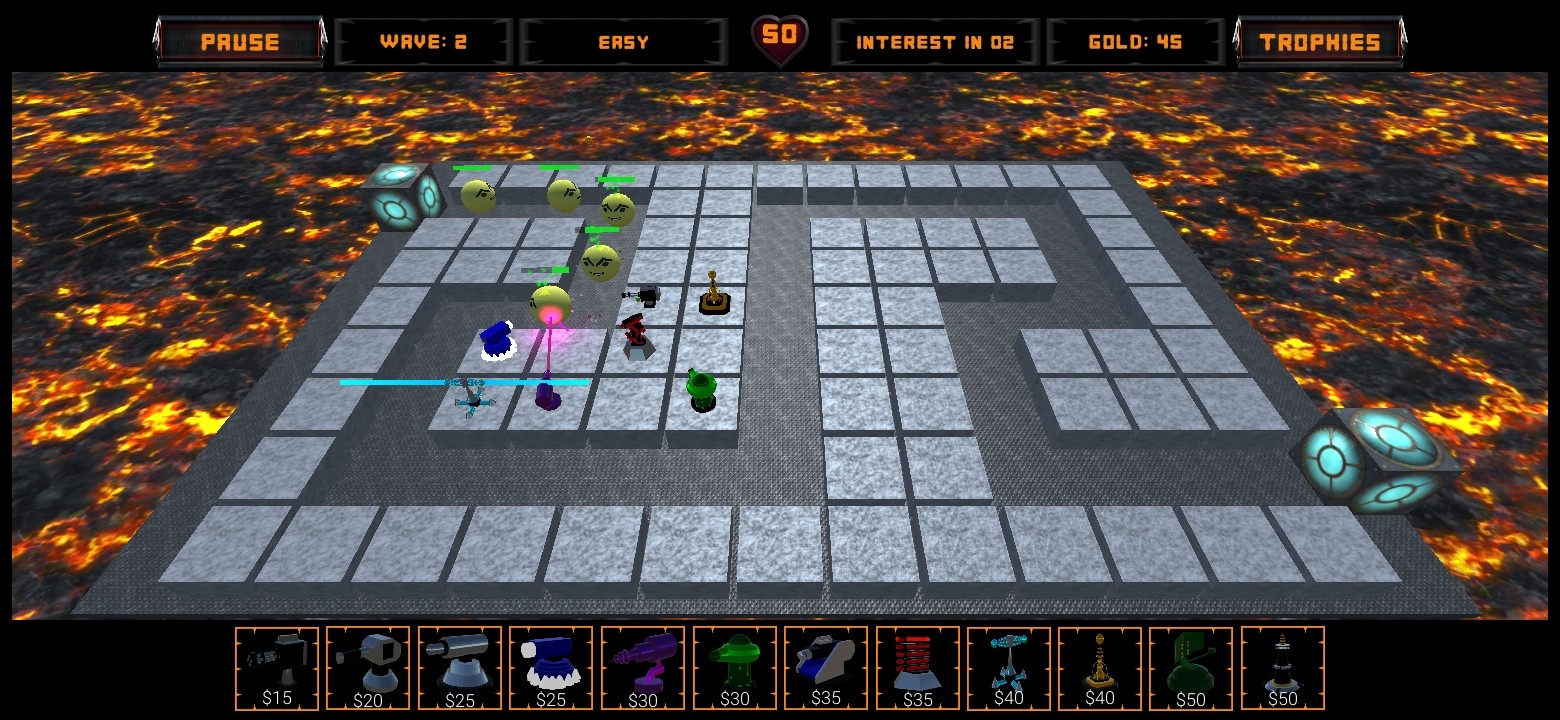Select the $35 red coil tower
The height and width of the screenshot is (720, 1560).
point(918,668)
